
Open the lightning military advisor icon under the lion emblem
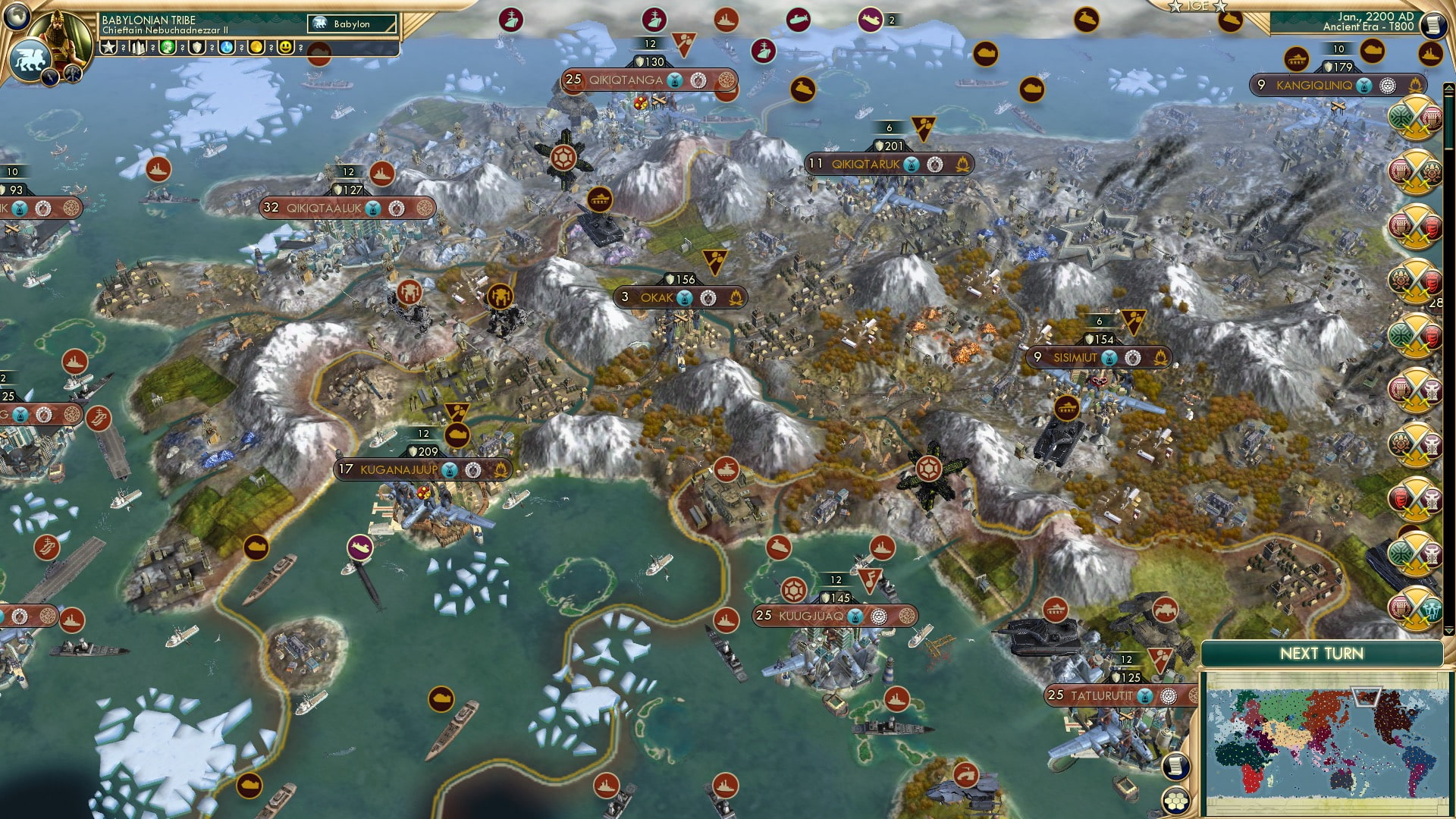(x=49, y=77)
